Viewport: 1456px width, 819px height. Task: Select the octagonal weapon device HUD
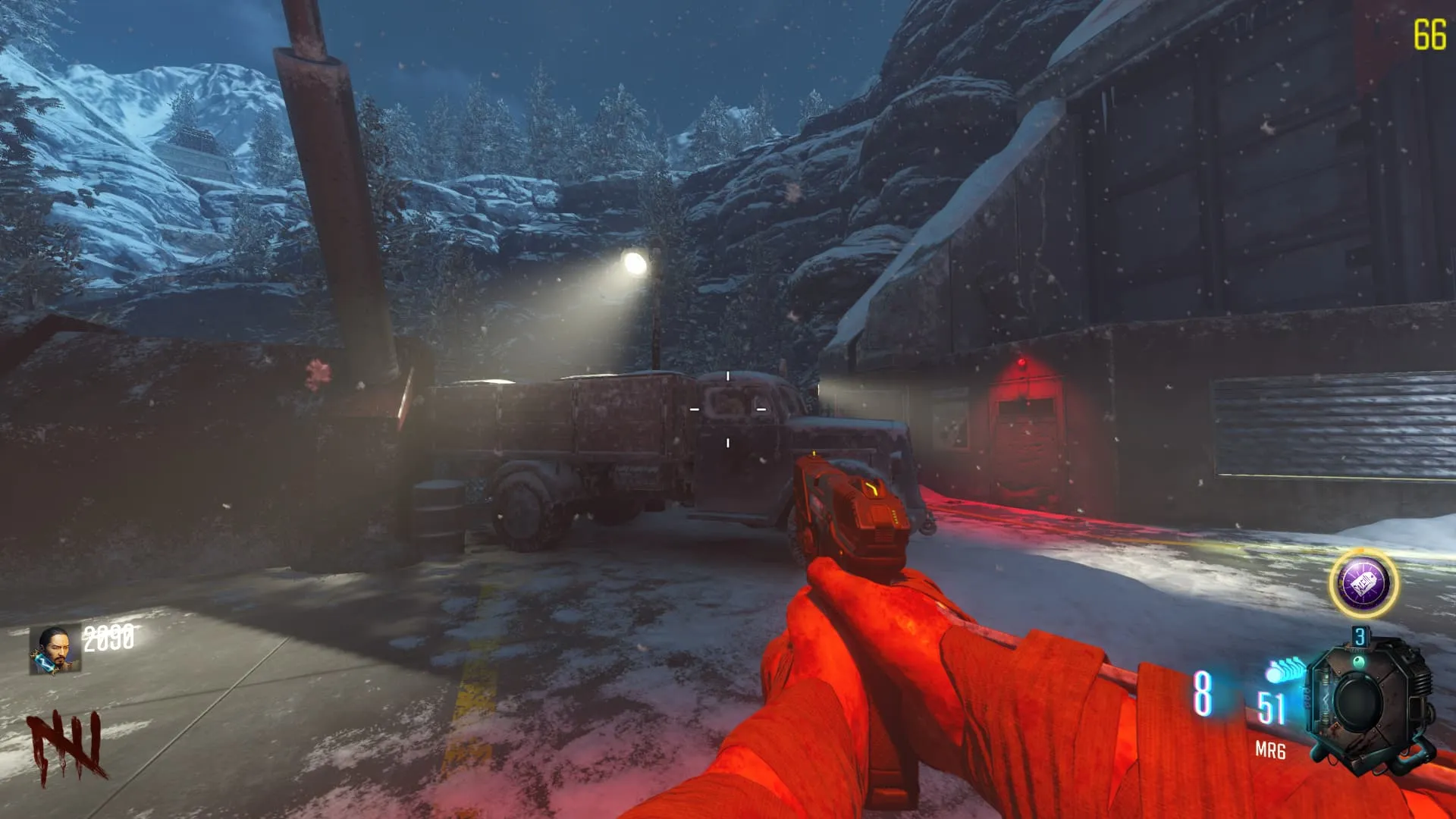point(1370,703)
